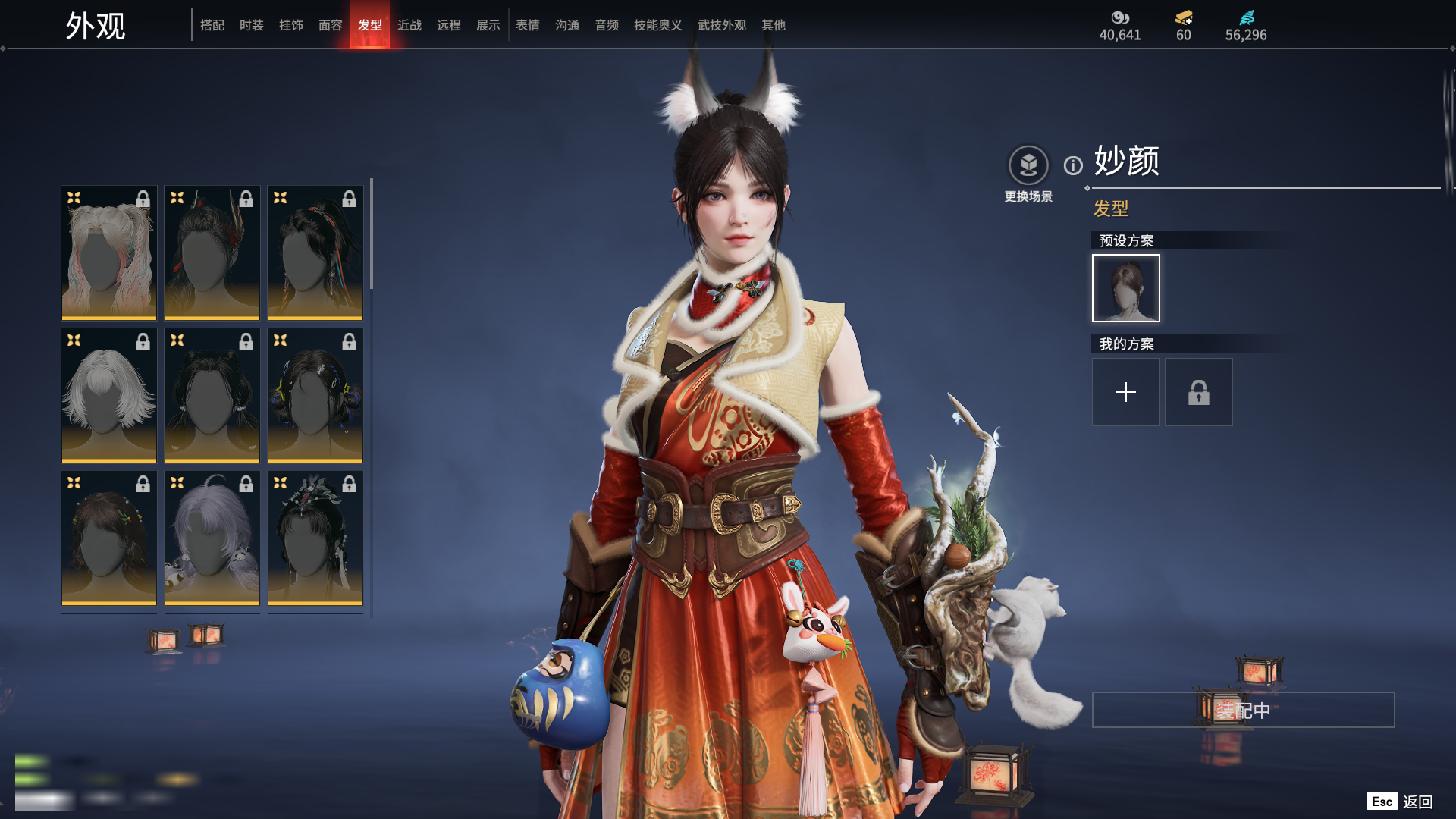Screen dimensions: 1456x819
Task: Click the 装配中 equip button
Action: (x=1243, y=710)
